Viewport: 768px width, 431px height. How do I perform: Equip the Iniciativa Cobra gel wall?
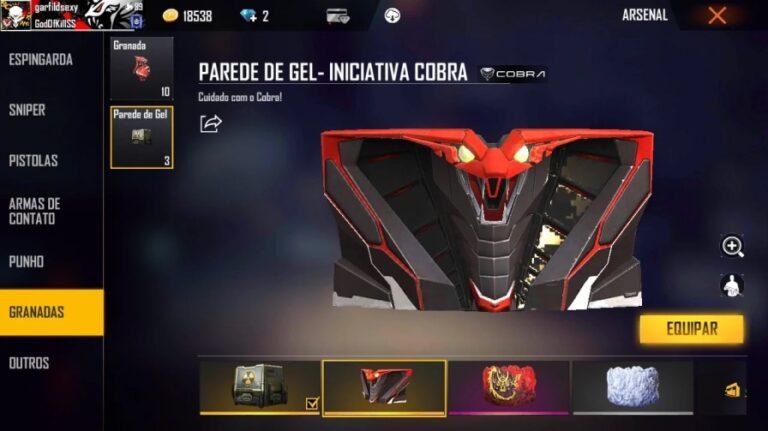pyautogui.click(x=691, y=329)
